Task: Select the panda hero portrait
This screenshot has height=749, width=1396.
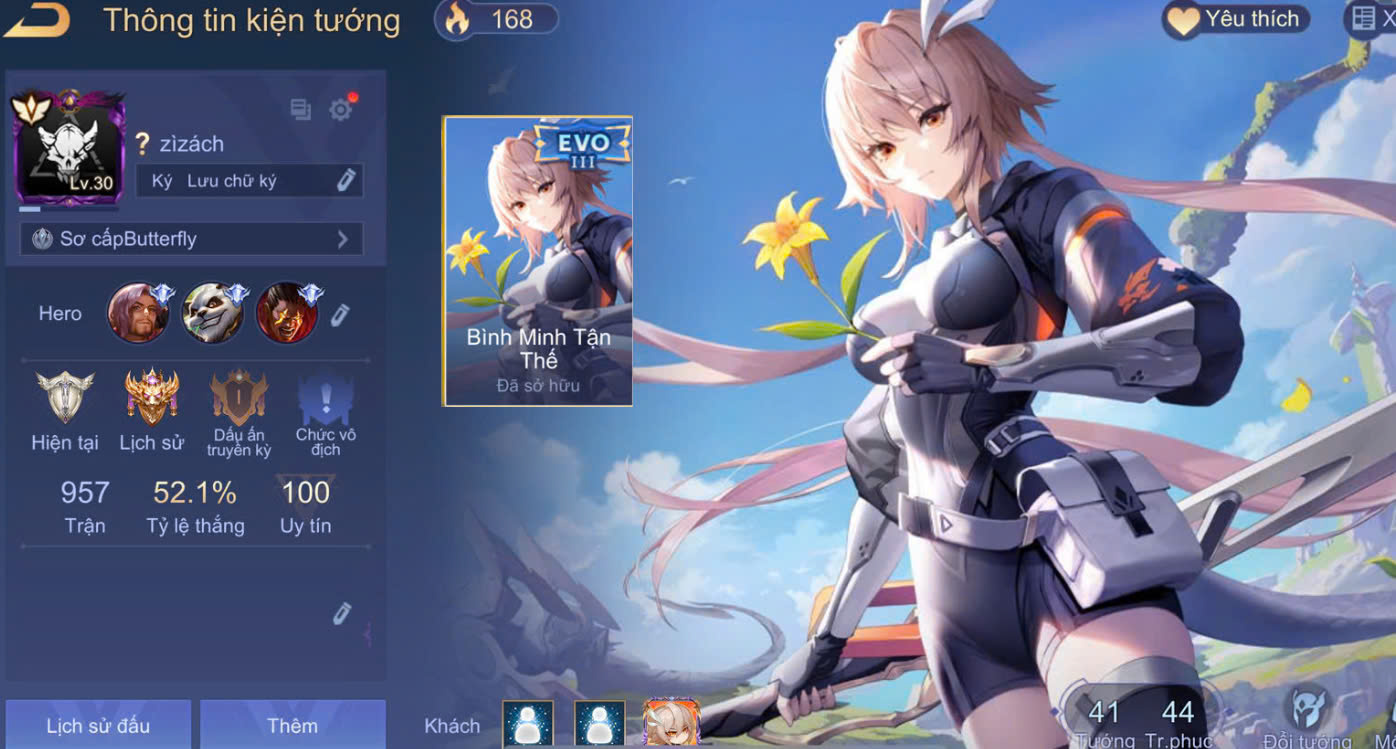Action: click(212, 313)
